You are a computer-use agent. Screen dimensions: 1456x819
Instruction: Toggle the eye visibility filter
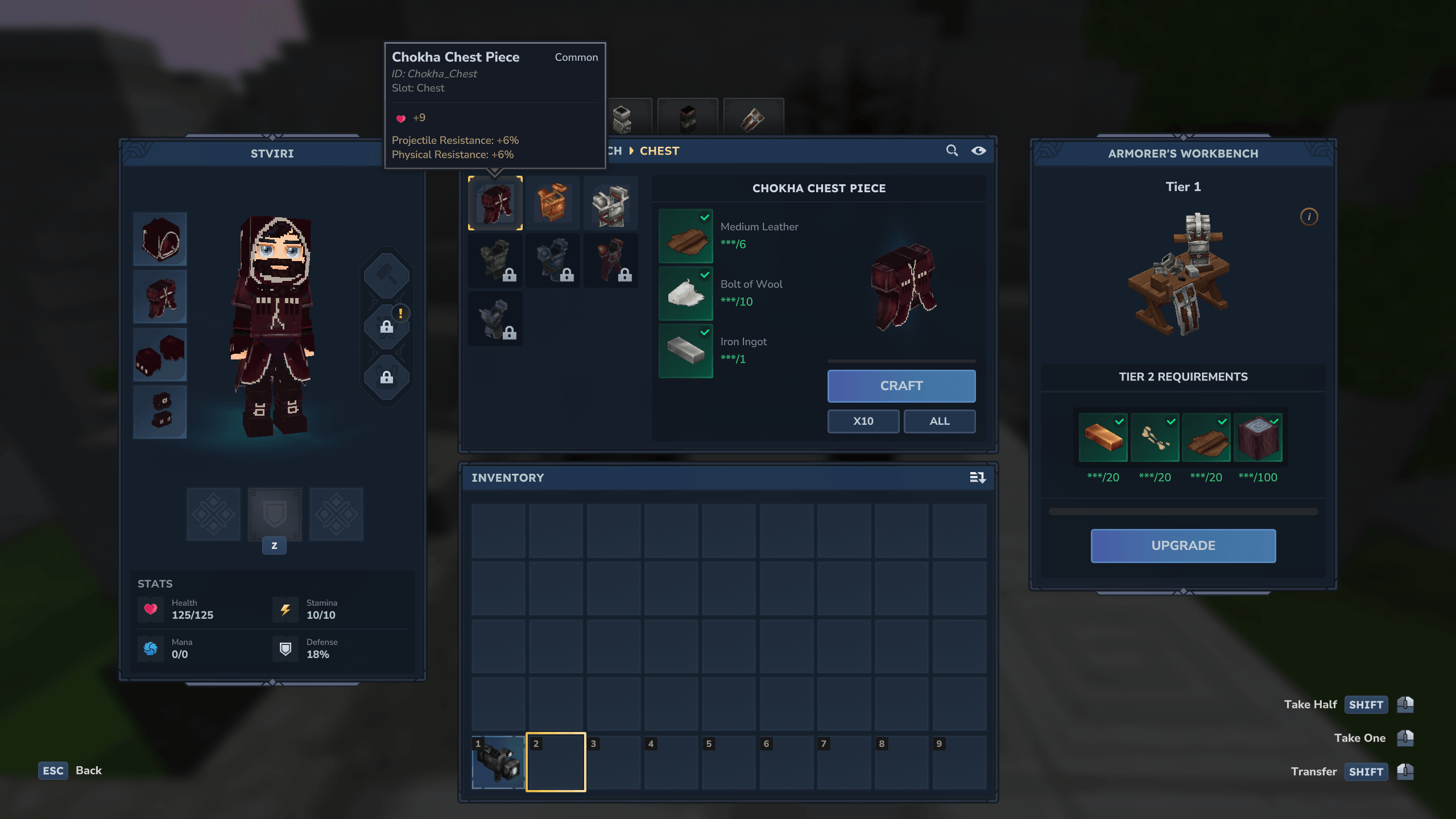(978, 151)
